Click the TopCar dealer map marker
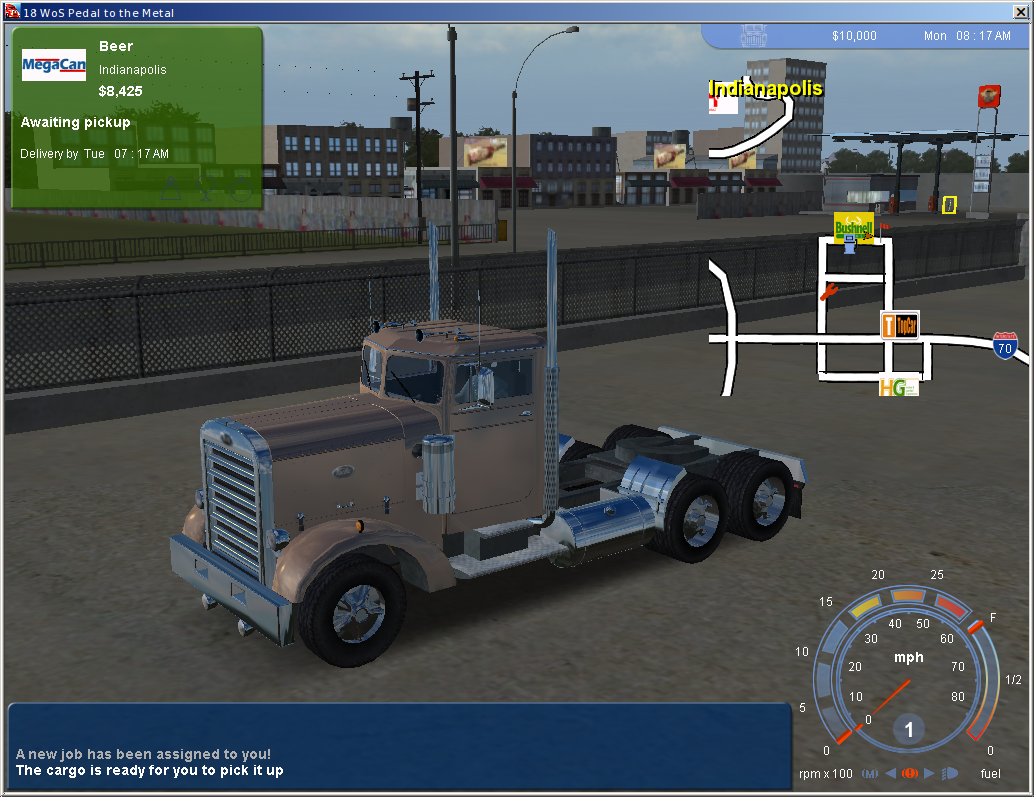The width and height of the screenshot is (1034, 797). click(x=899, y=325)
